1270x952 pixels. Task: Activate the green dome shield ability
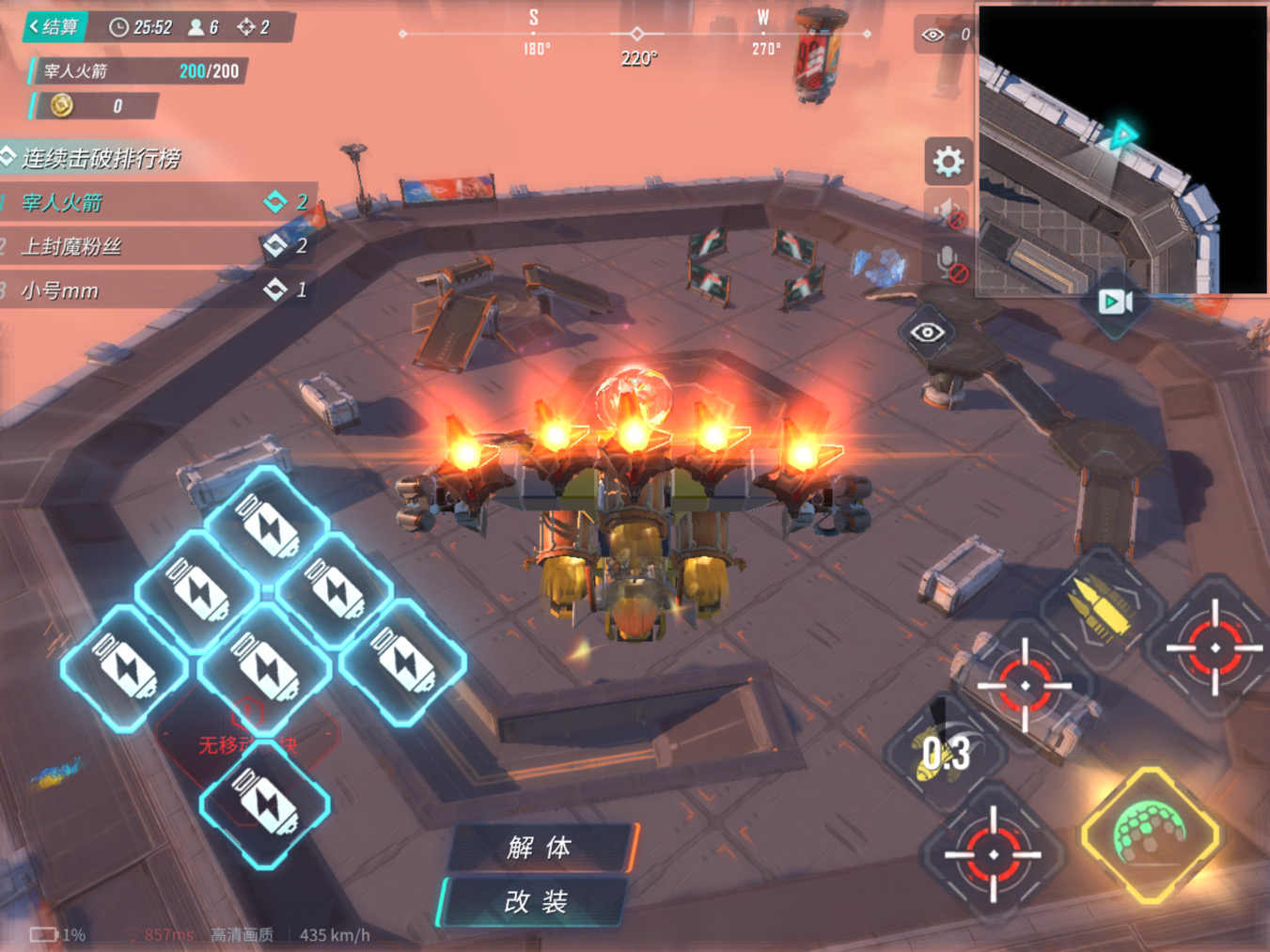pyautogui.click(x=1151, y=835)
